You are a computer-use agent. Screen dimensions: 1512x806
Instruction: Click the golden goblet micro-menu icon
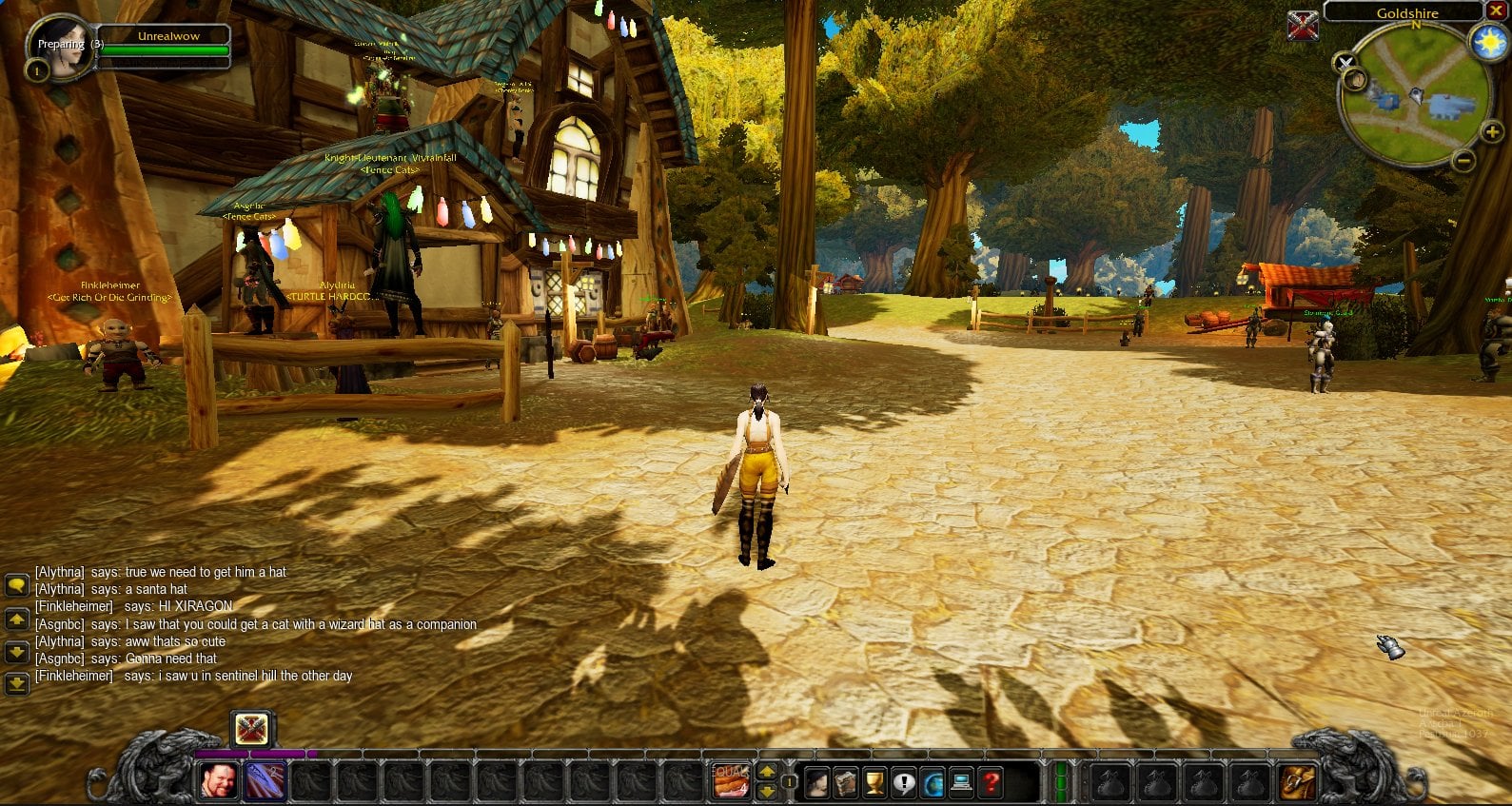click(x=874, y=782)
